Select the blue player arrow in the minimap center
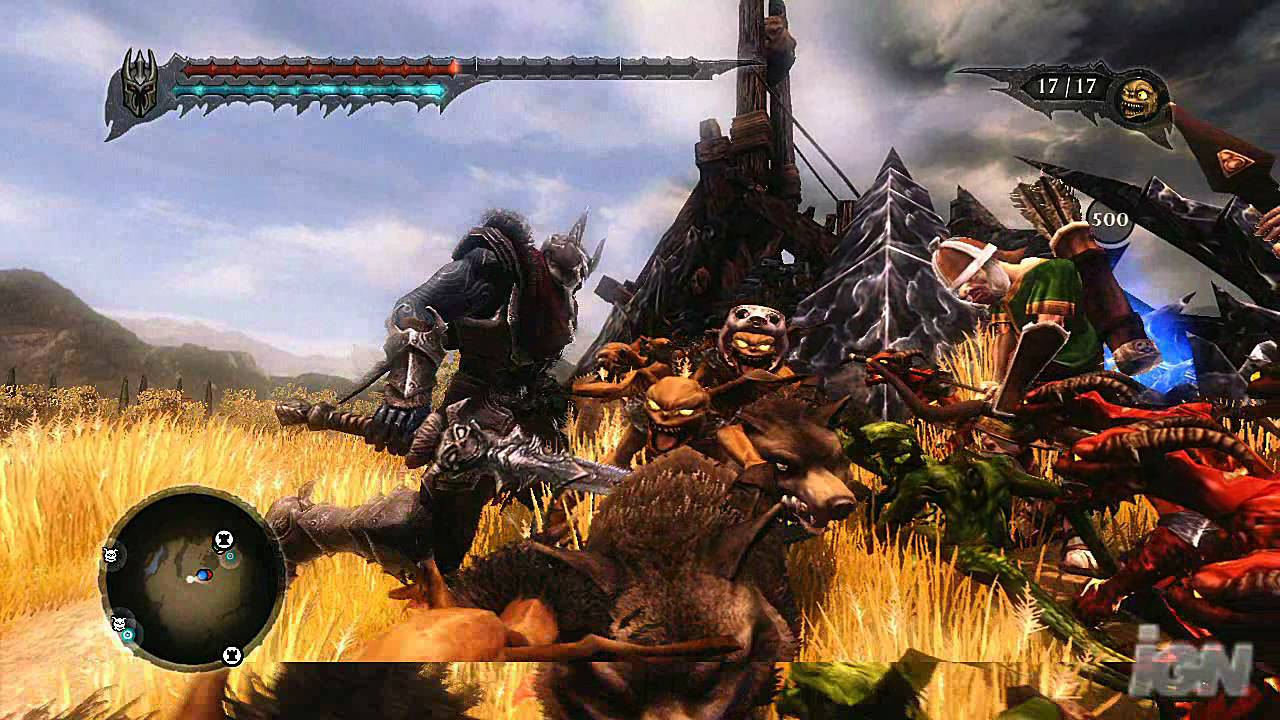 [203, 575]
